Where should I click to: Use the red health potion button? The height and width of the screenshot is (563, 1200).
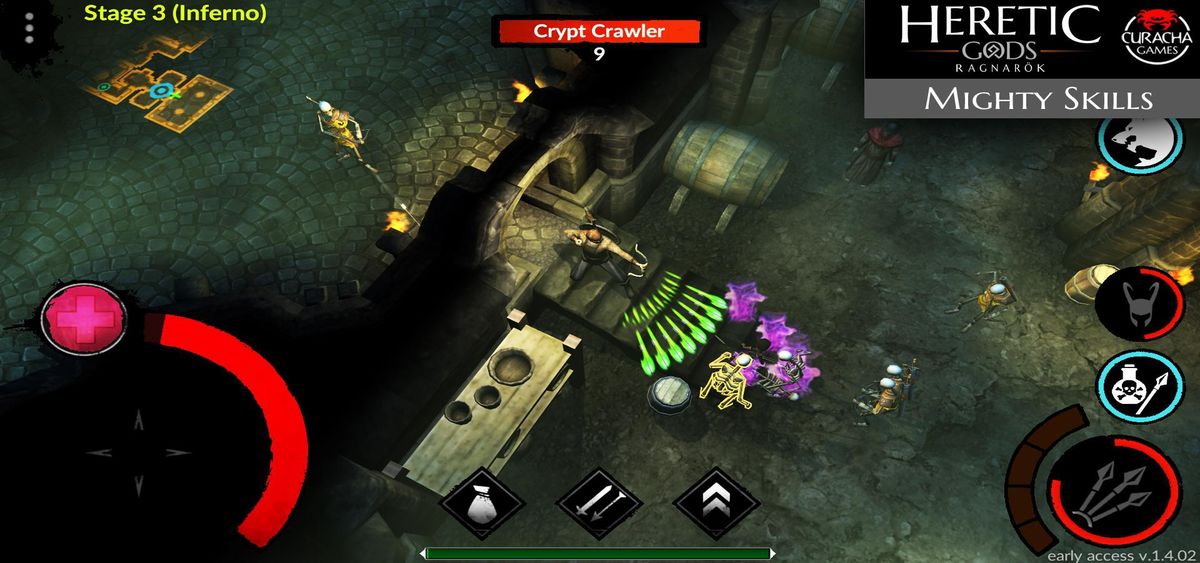click(x=84, y=319)
